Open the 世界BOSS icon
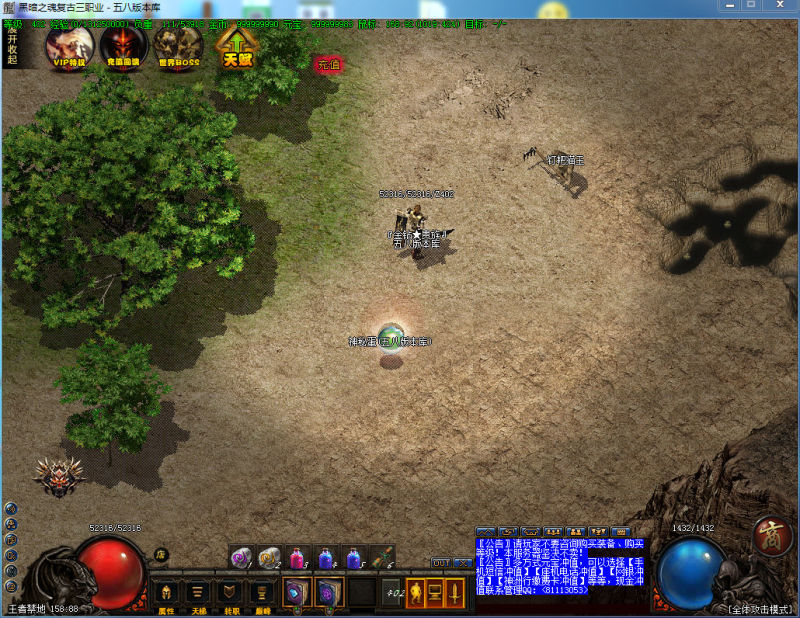This screenshot has height=618, width=800. tap(180, 45)
